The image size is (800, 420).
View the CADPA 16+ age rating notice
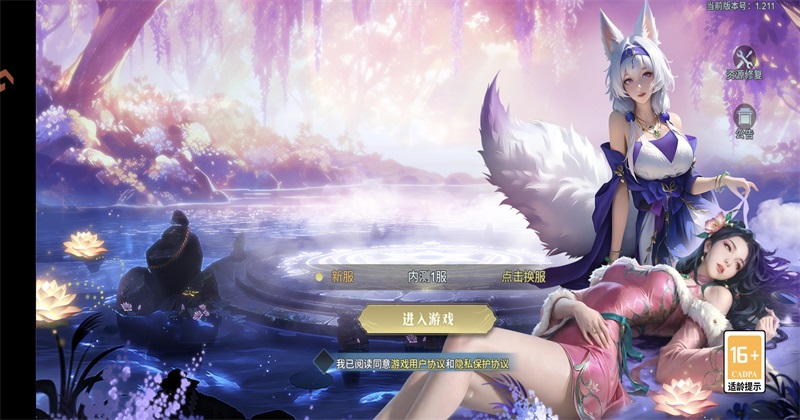point(744,361)
